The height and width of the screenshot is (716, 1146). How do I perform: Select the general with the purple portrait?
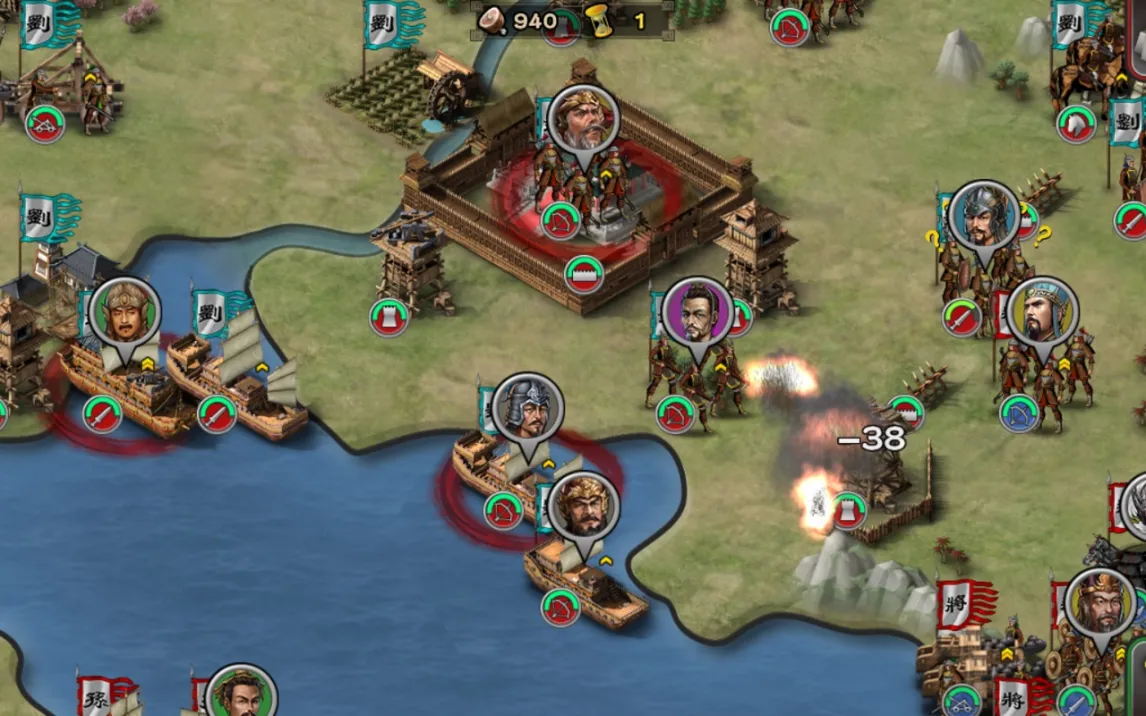(697, 311)
